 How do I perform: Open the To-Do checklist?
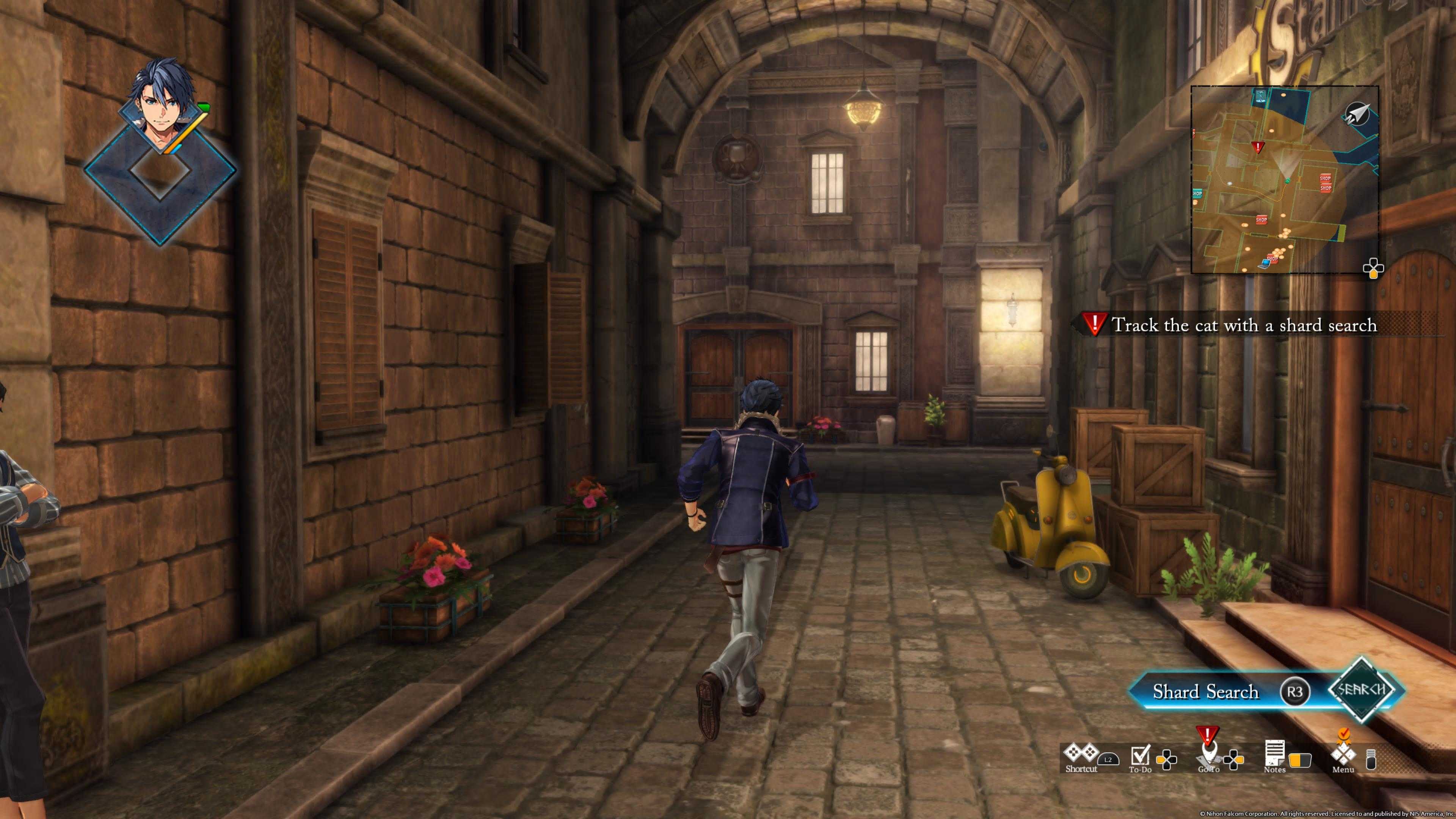click(x=1140, y=754)
